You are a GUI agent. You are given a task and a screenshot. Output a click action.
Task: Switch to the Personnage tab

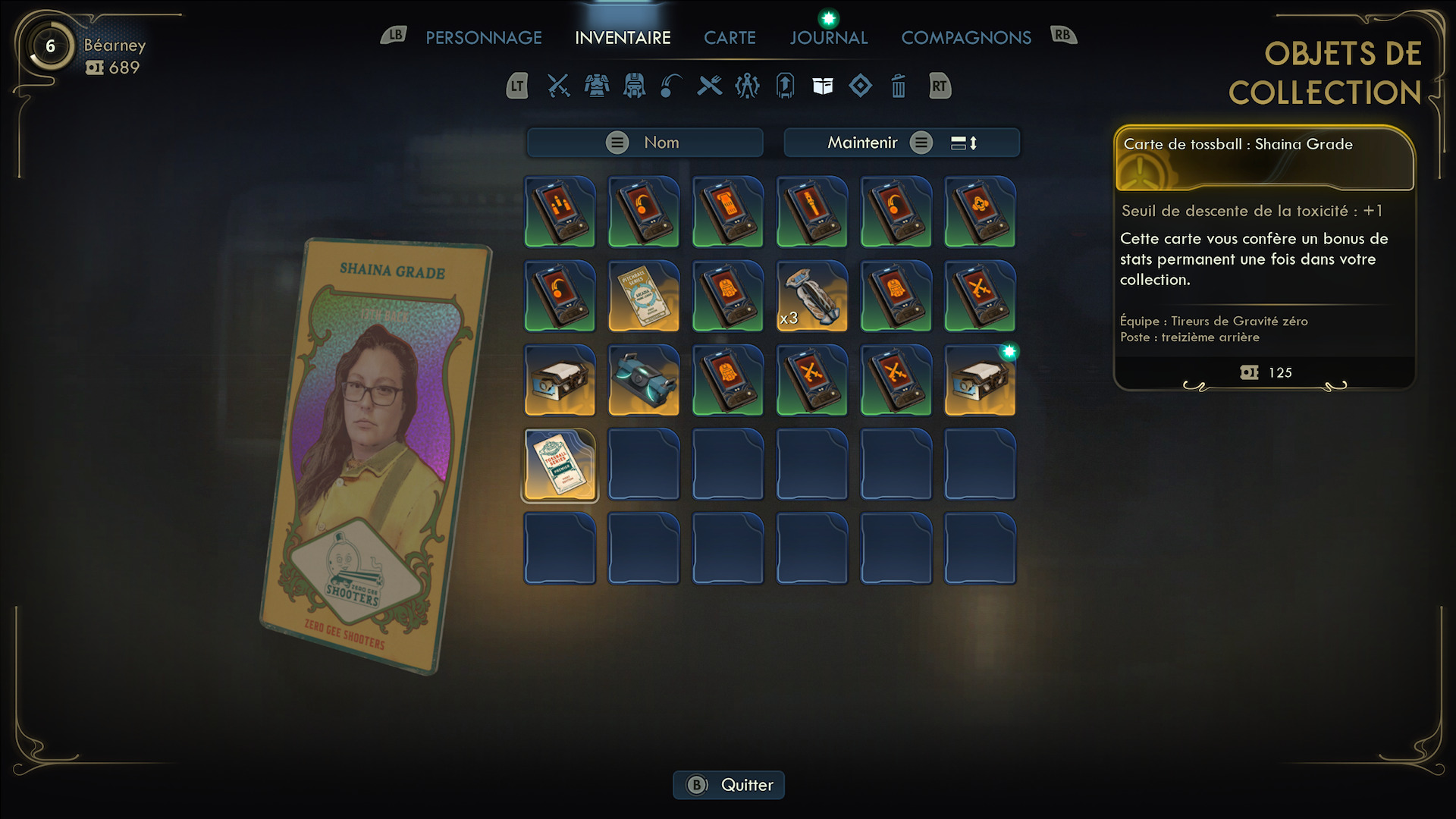tap(483, 38)
